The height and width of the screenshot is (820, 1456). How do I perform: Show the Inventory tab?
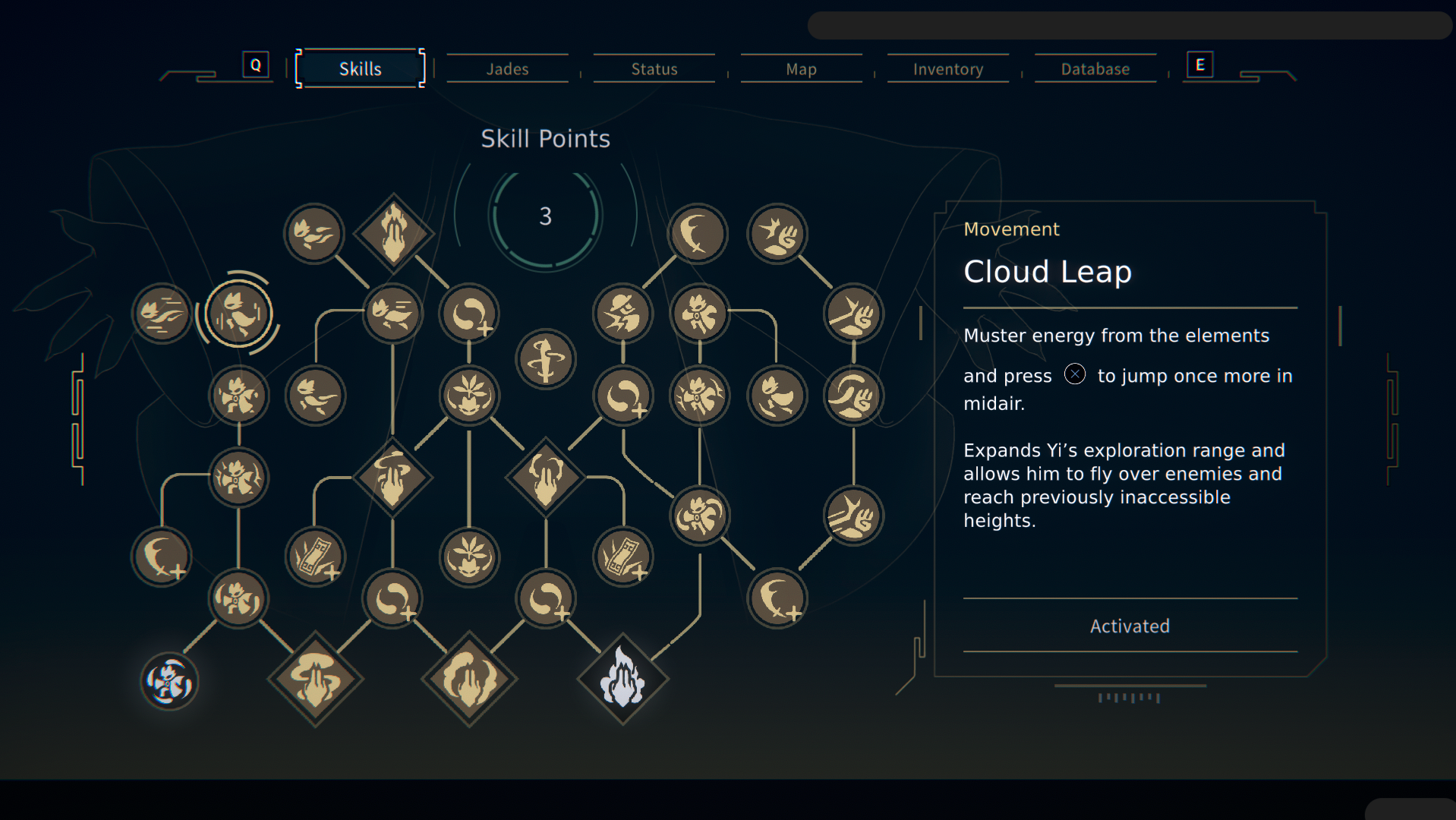pos(947,69)
